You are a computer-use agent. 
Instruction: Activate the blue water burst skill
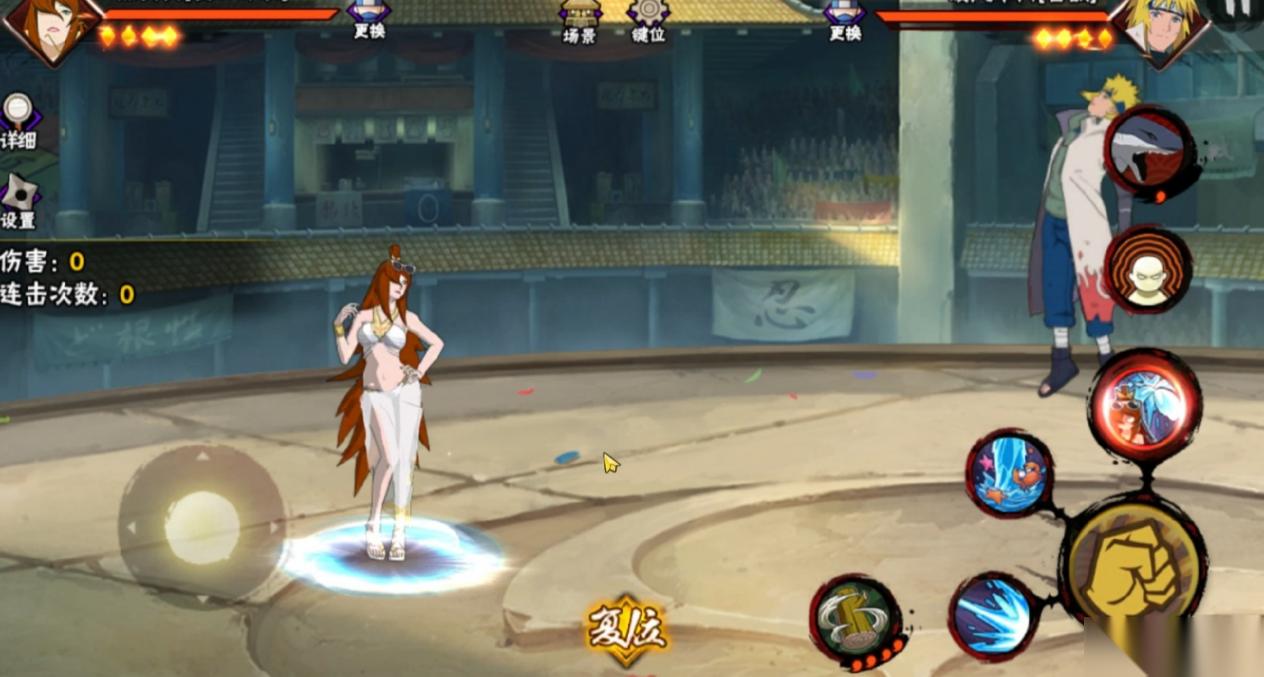(x=993, y=614)
